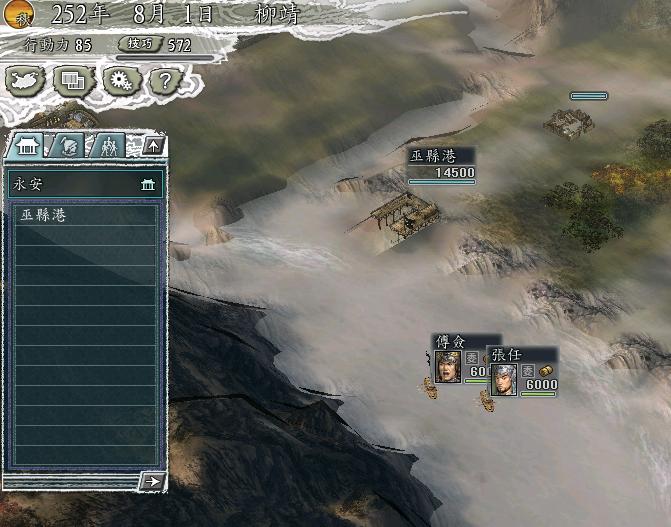Screen dimensions: 671x527
Task: Select the 永安 city header row
Action: tap(84, 184)
